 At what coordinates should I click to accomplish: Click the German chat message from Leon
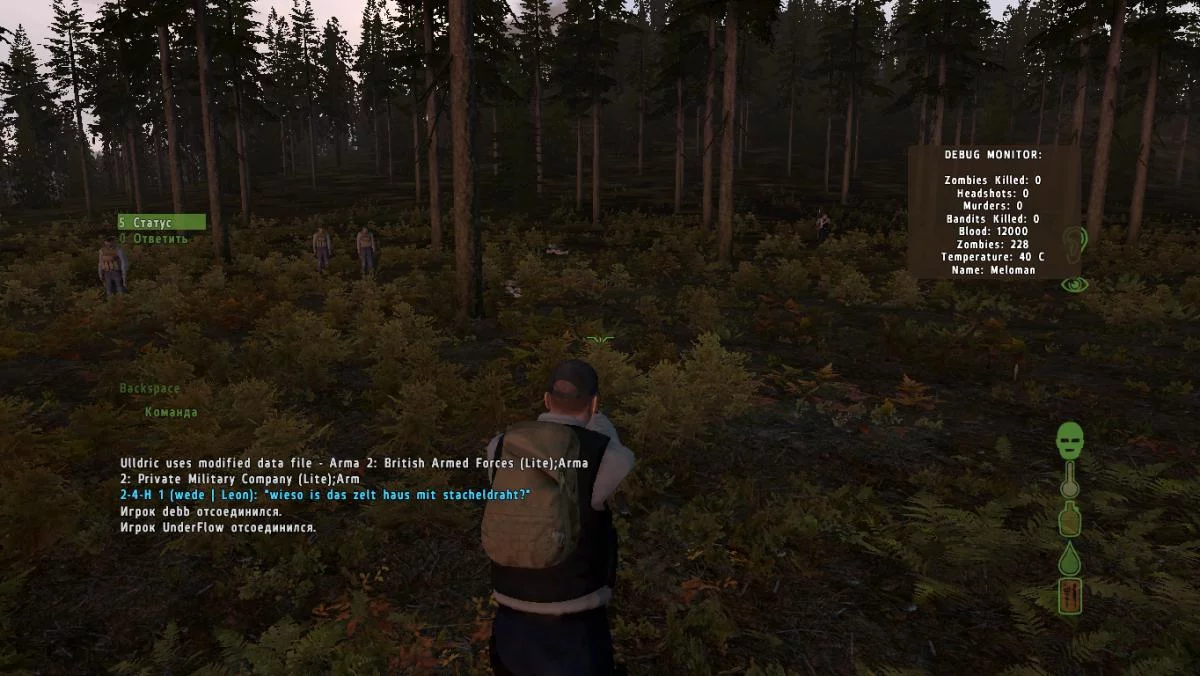click(324, 495)
